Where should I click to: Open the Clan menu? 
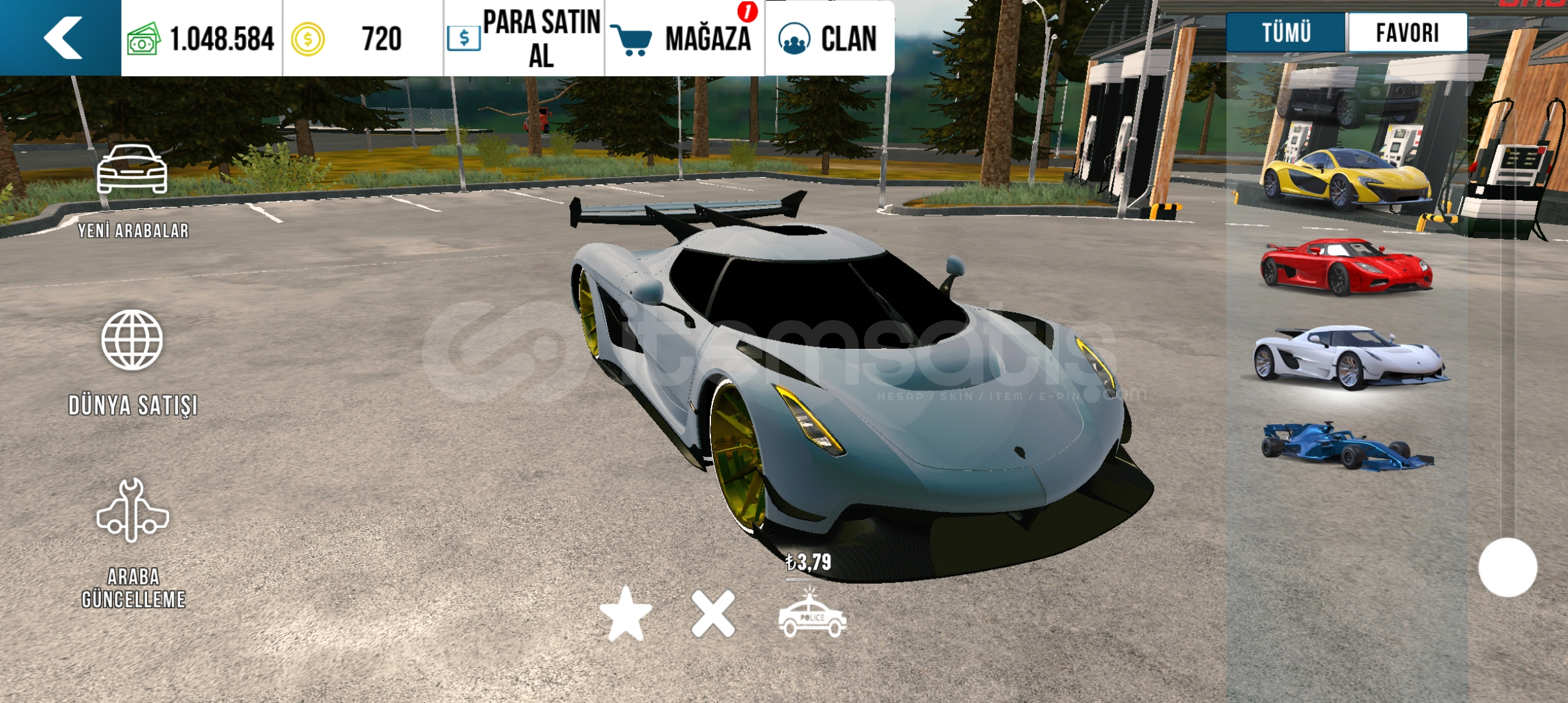click(x=829, y=38)
